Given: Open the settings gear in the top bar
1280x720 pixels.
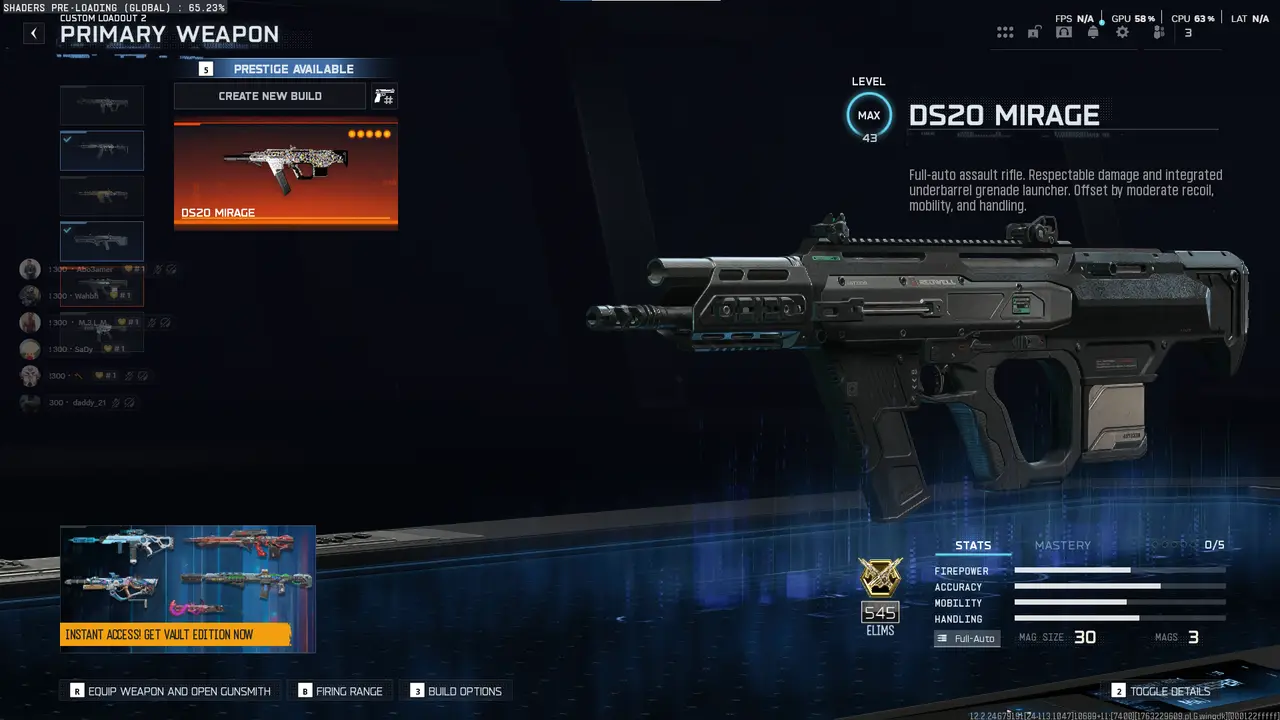Looking at the screenshot, I should click(x=1122, y=31).
